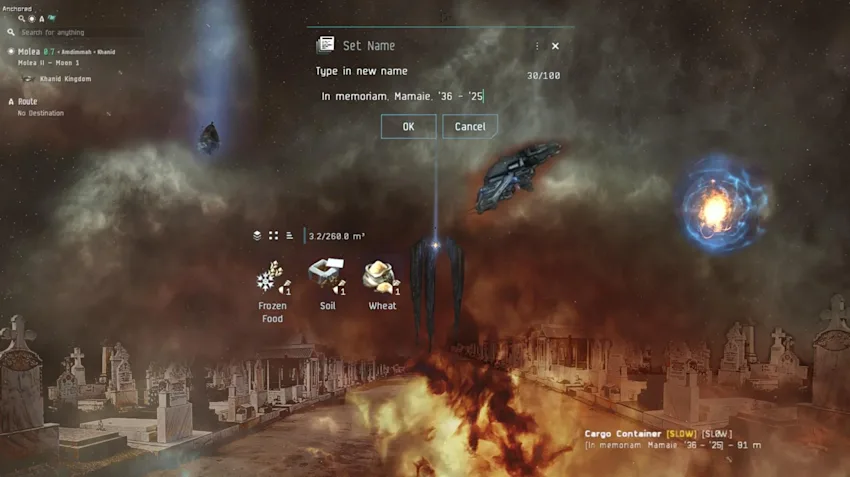Cancel the Set Name dialog
The width and height of the screenshot is (850, 477).
470,127
